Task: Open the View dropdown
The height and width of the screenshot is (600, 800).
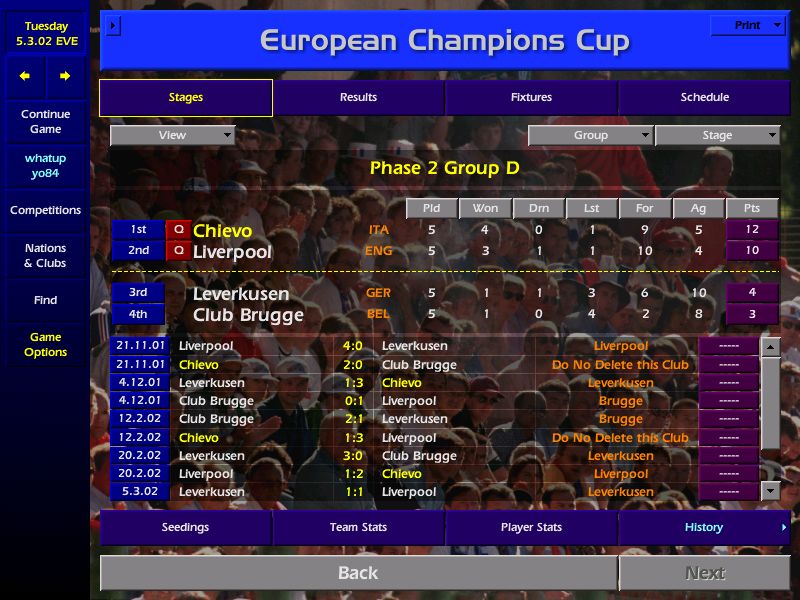Action: [x=172, y=135]
